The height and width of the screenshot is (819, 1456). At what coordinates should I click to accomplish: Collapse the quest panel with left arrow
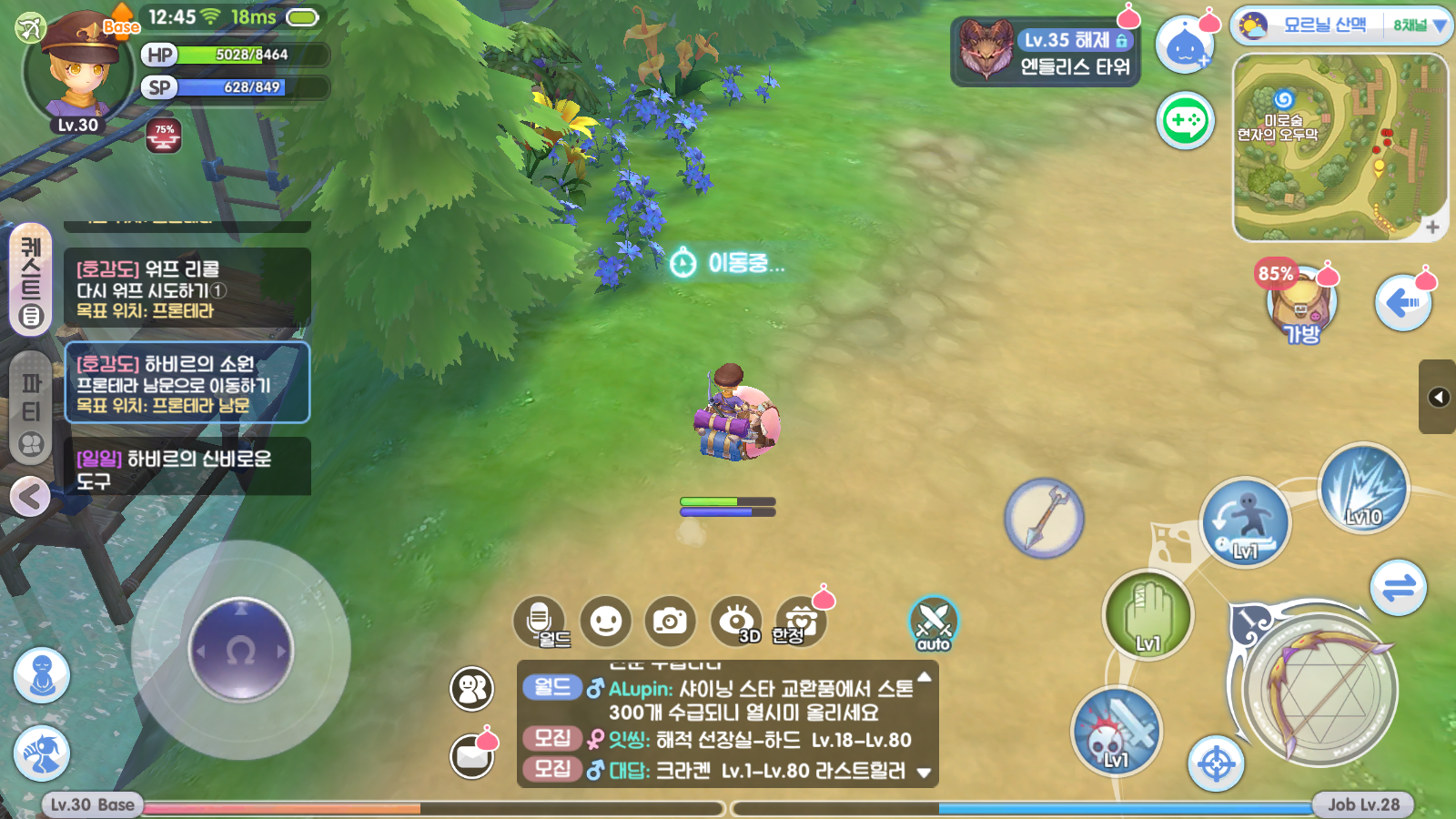[30, 497]
